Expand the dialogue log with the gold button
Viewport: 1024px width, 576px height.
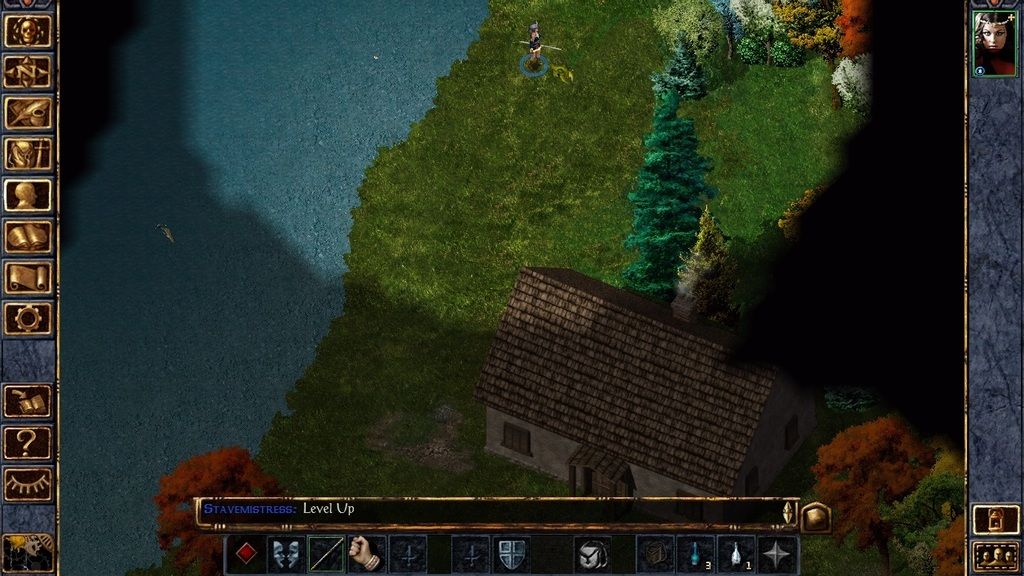pyautogui.click(x=816, y=516)
